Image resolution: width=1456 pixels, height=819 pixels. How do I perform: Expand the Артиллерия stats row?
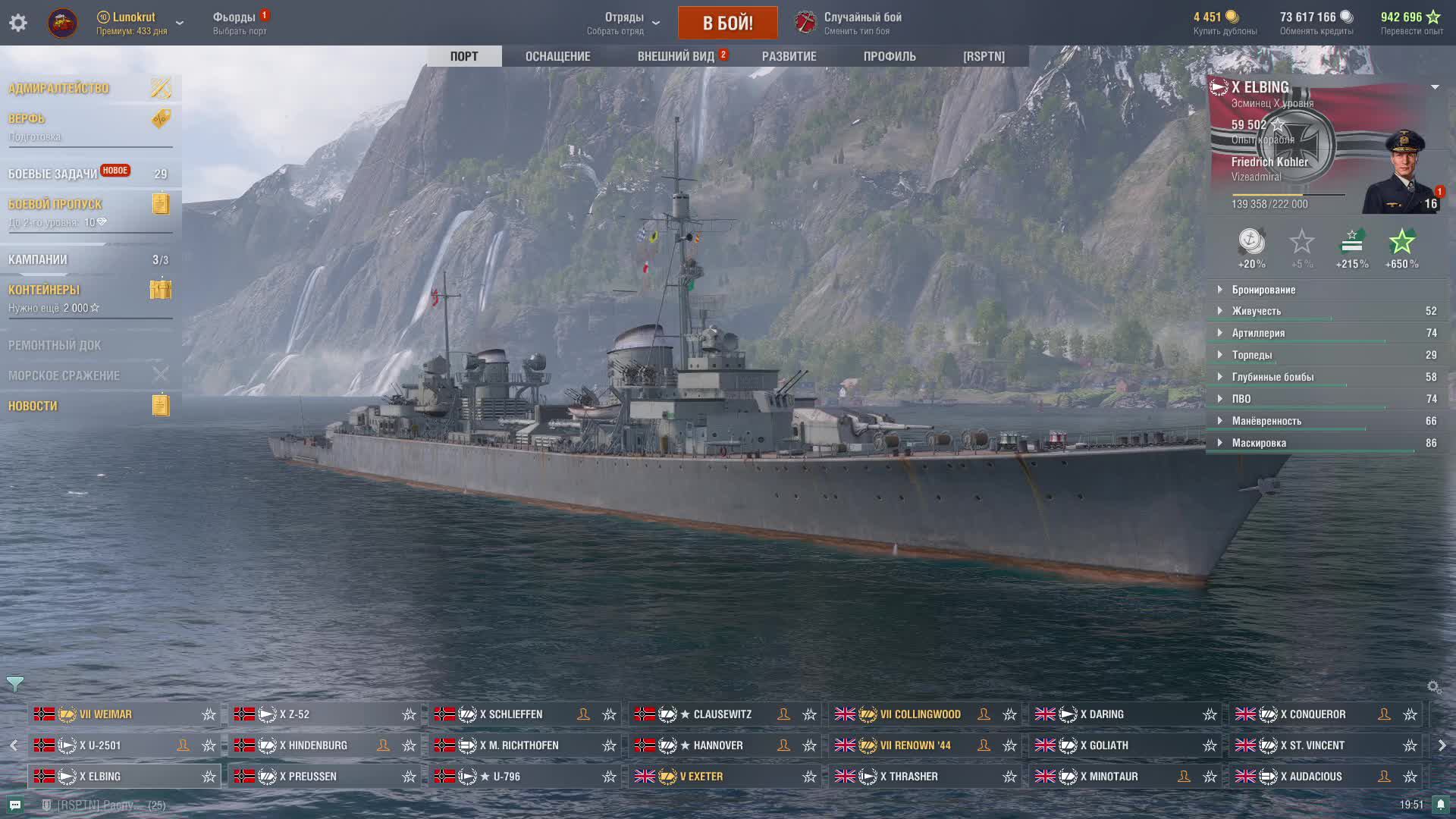pos(1258,333)
